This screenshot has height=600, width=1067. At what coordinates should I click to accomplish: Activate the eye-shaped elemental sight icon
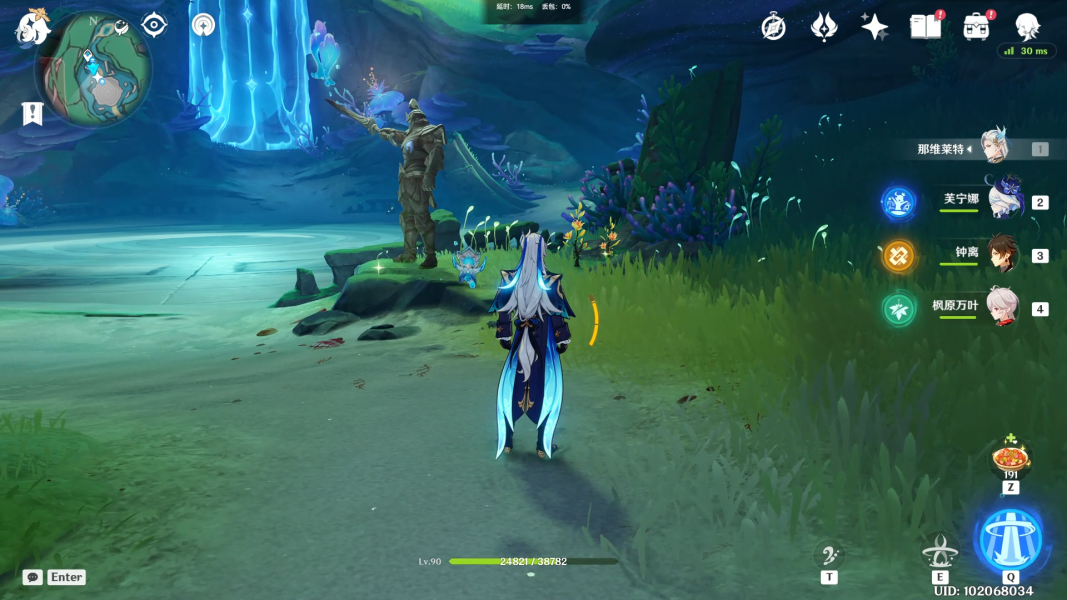coord(154,24)
